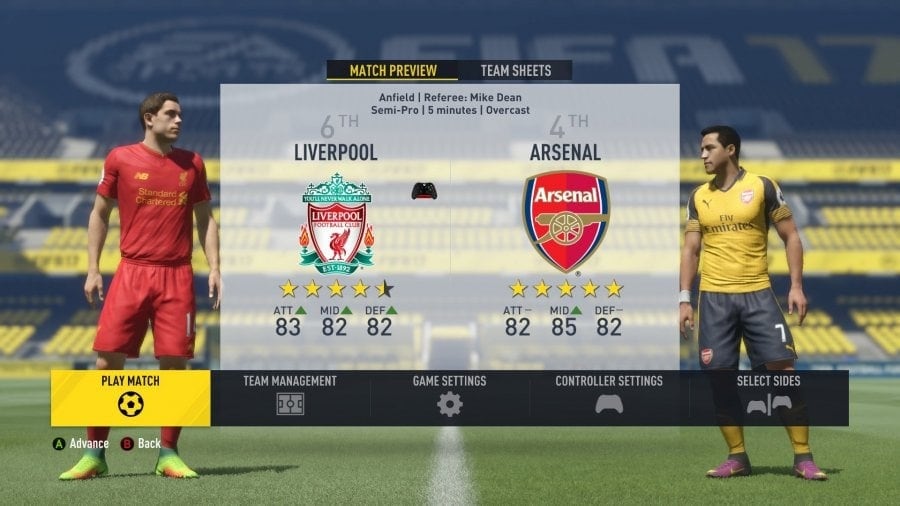Image resolution: width=900 pixels, height=506 pixels.
Task: Open Team Management
Action: click(x=290, y=397)
